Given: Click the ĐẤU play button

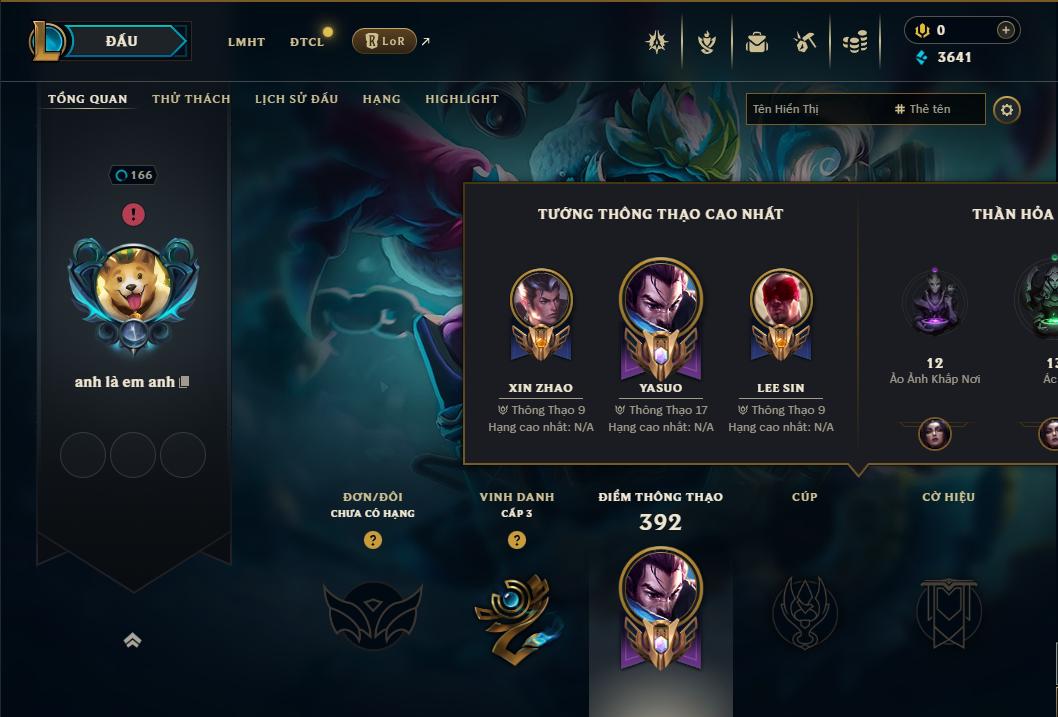Looking at the screenshot, I should (x=122, y=41).
